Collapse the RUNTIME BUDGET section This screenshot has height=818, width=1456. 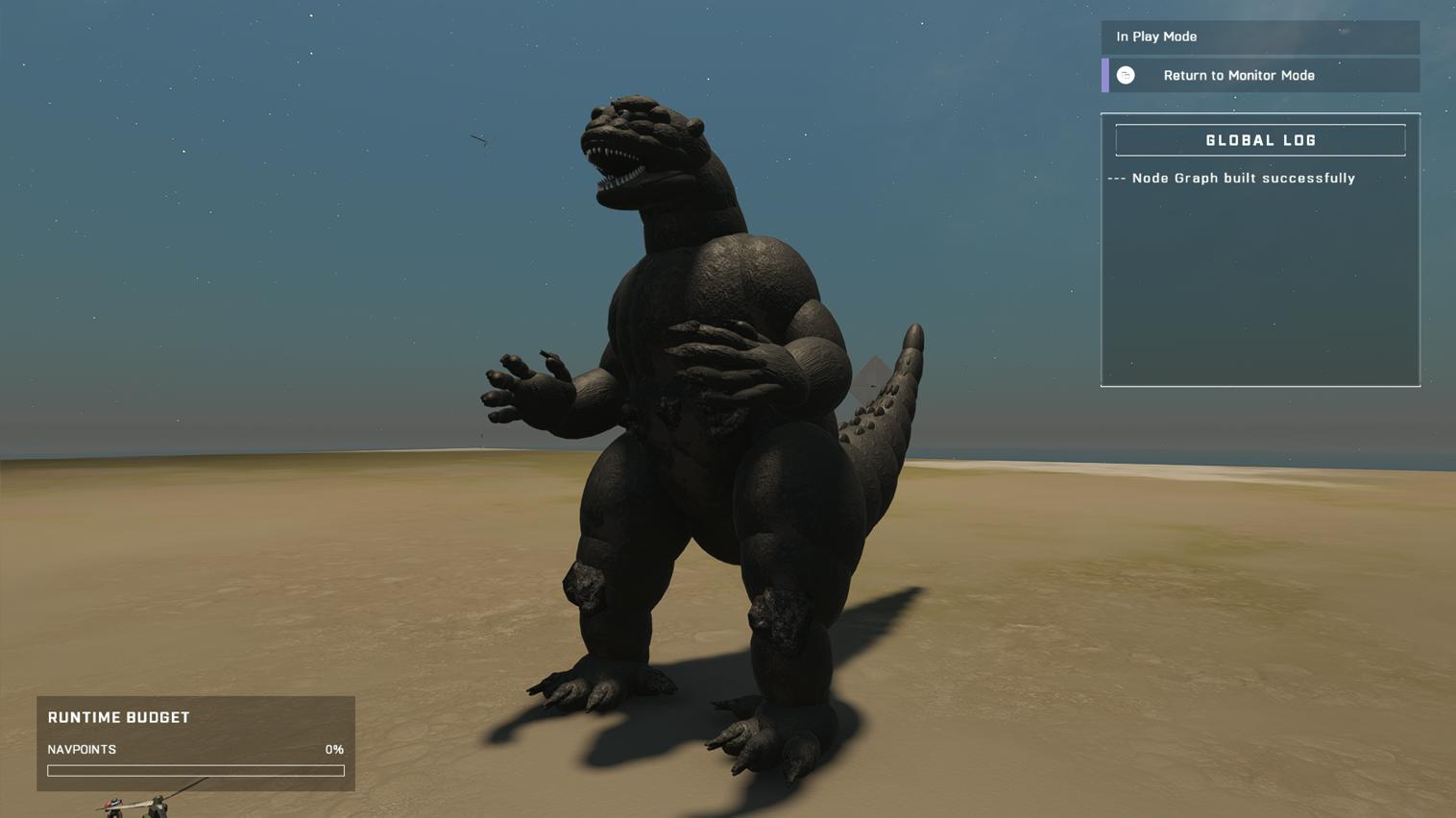[119, 716]
